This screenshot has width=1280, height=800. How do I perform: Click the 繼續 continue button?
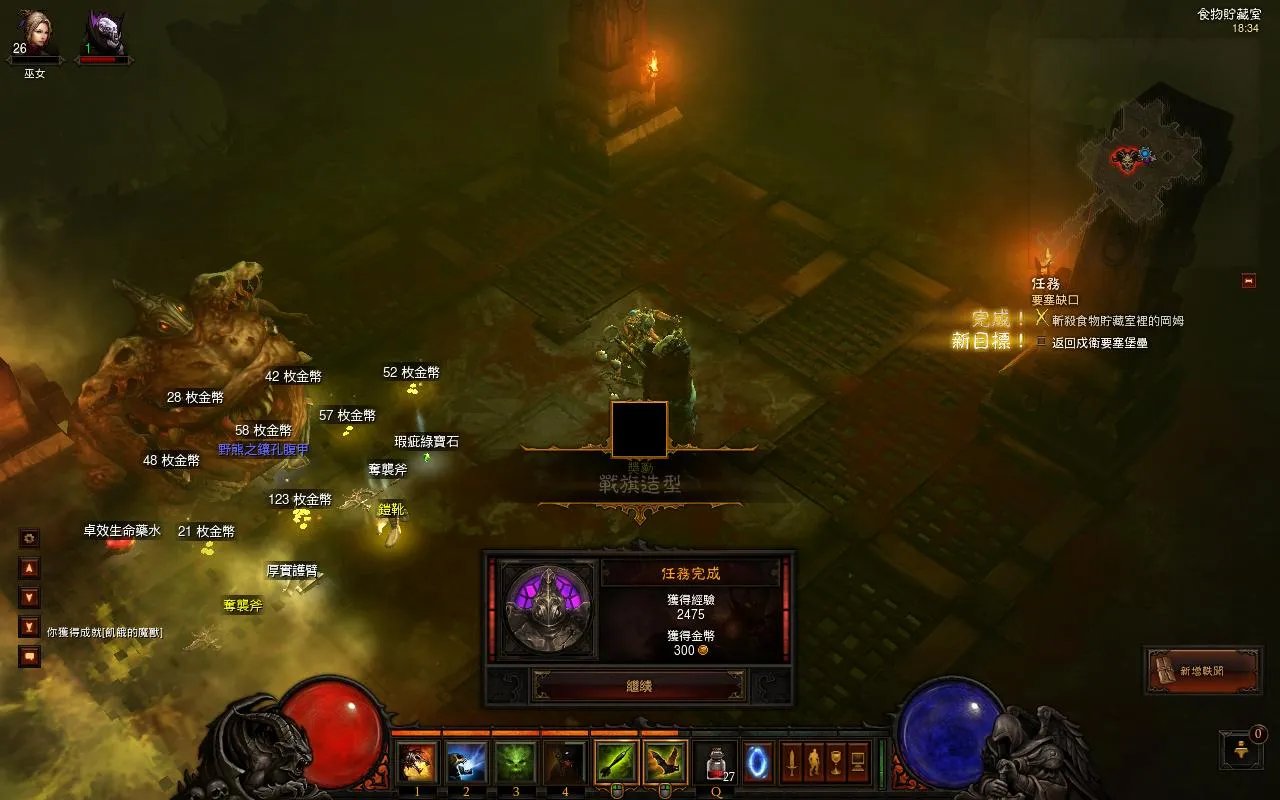639,686
